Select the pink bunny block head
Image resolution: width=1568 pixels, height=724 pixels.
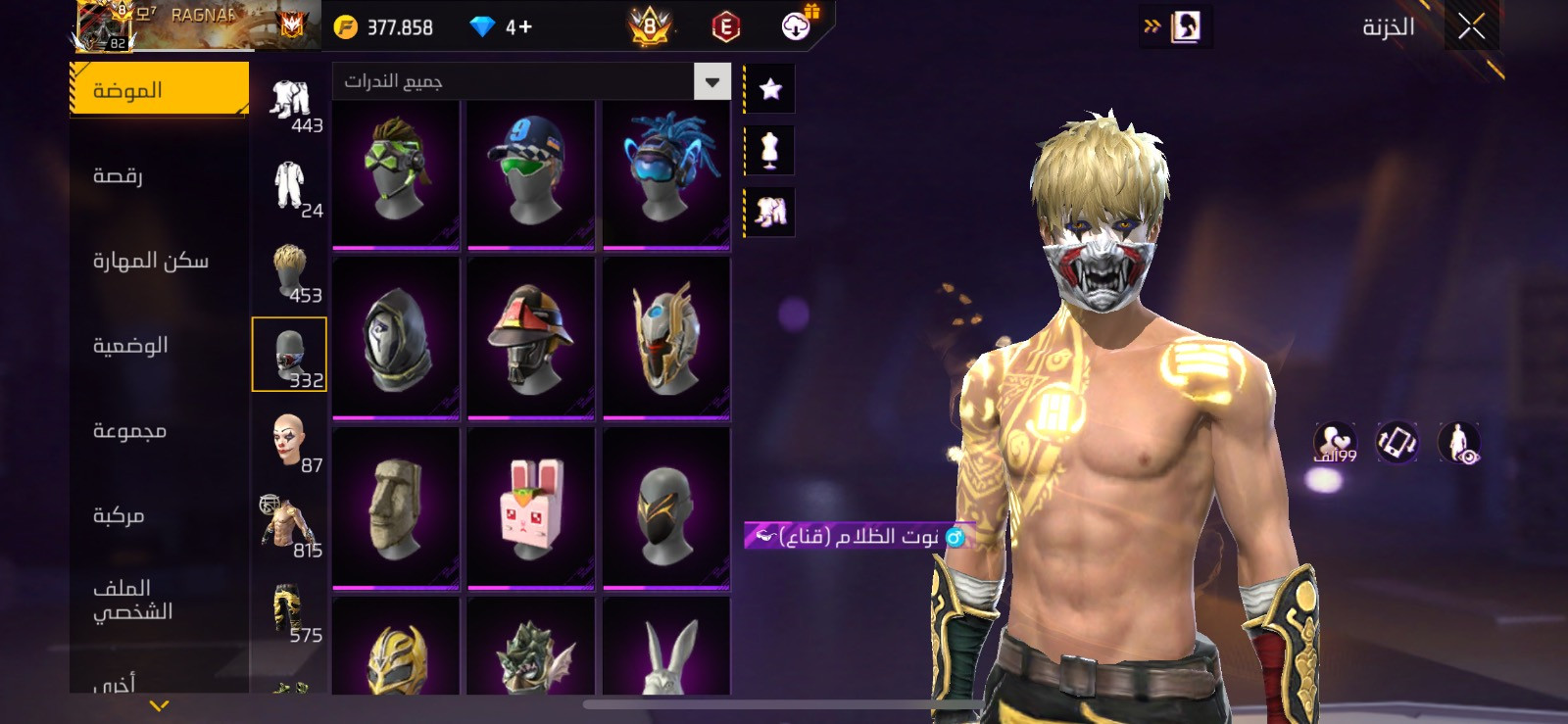[x=531, y=508]
